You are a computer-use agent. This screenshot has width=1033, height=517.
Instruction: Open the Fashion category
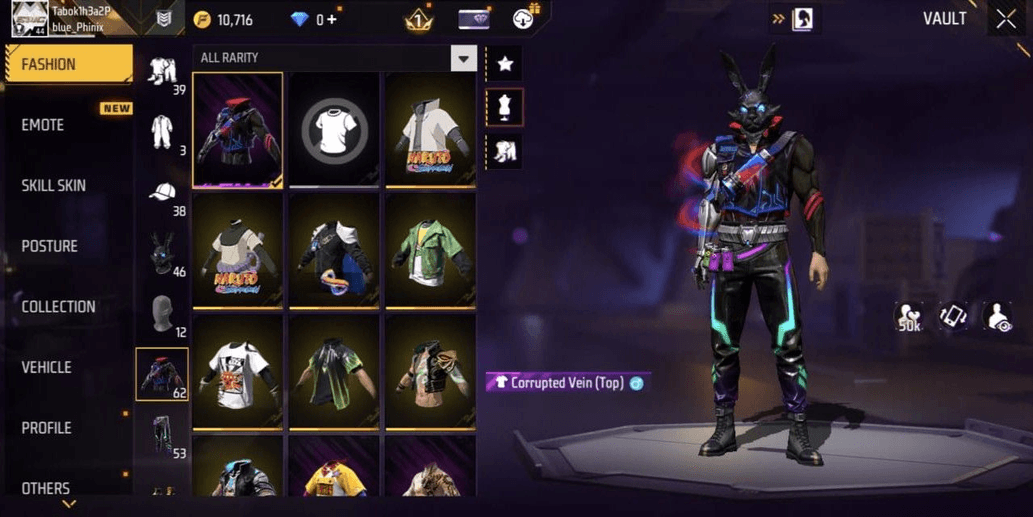[67, 64]
